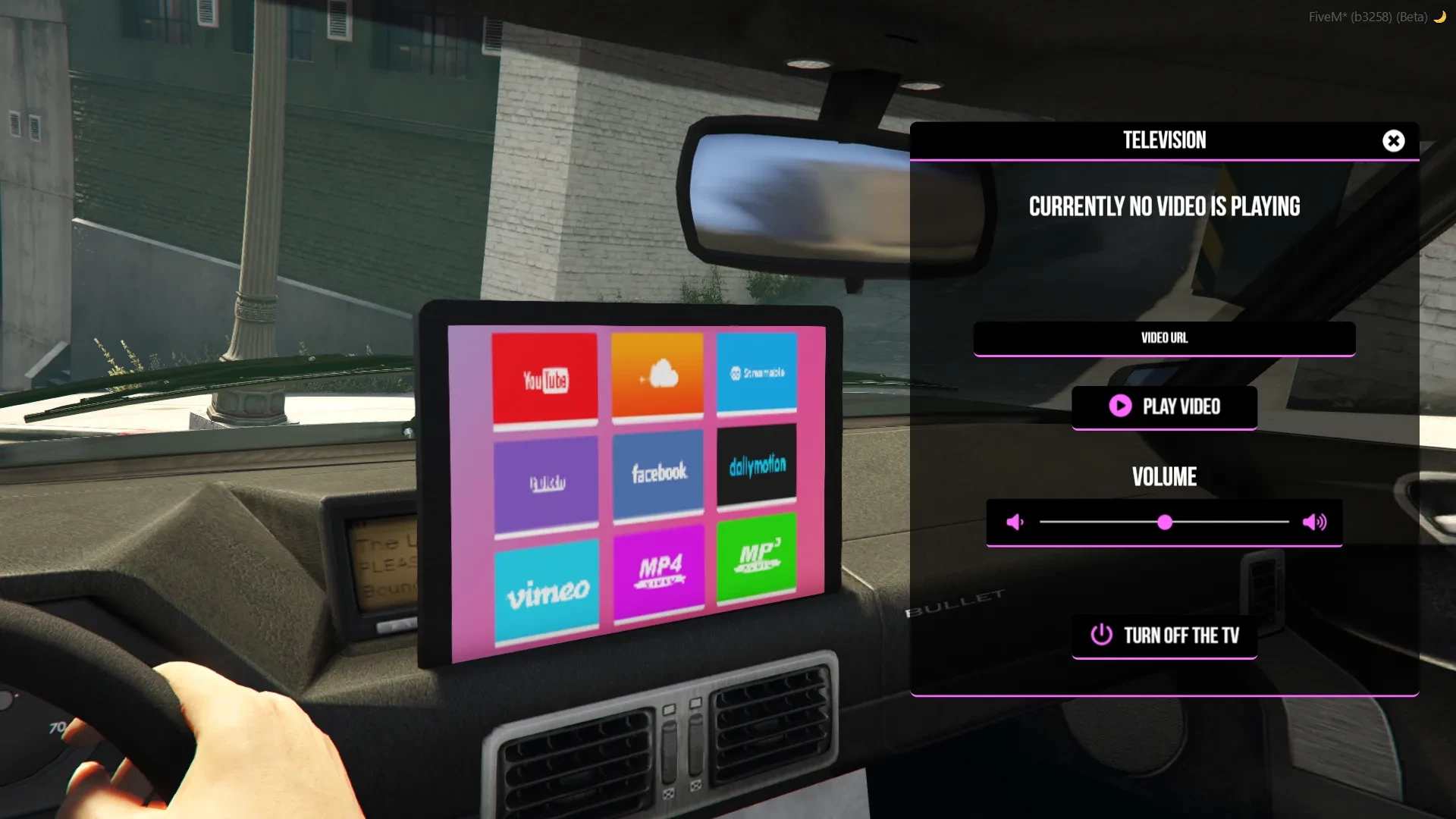Choose the MP4 video tile
Screen dimensions: 1456x819
click(x=658, y=573)
